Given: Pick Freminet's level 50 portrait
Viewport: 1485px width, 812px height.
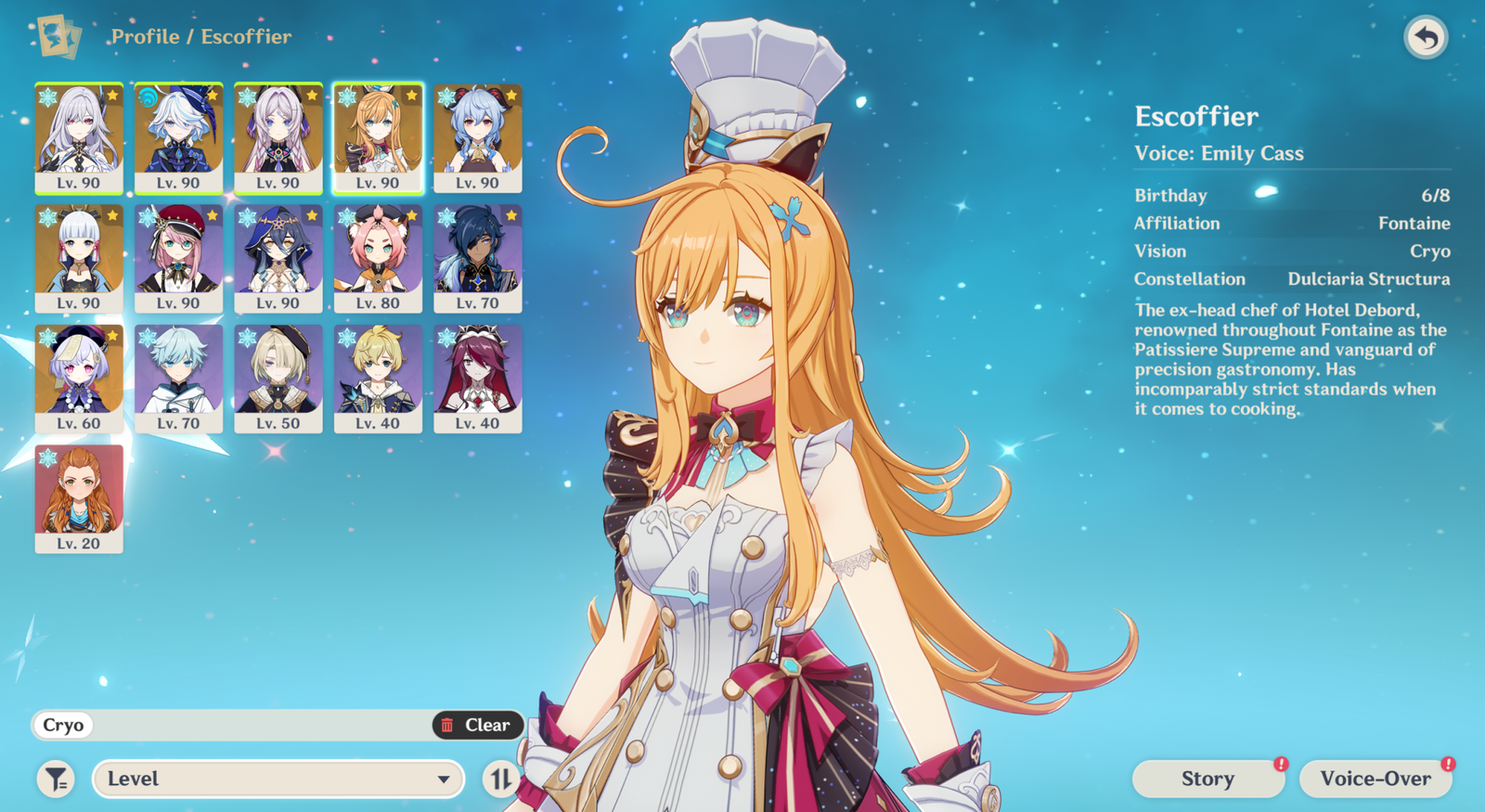Looking at the screenshot, I should (278, 378).
